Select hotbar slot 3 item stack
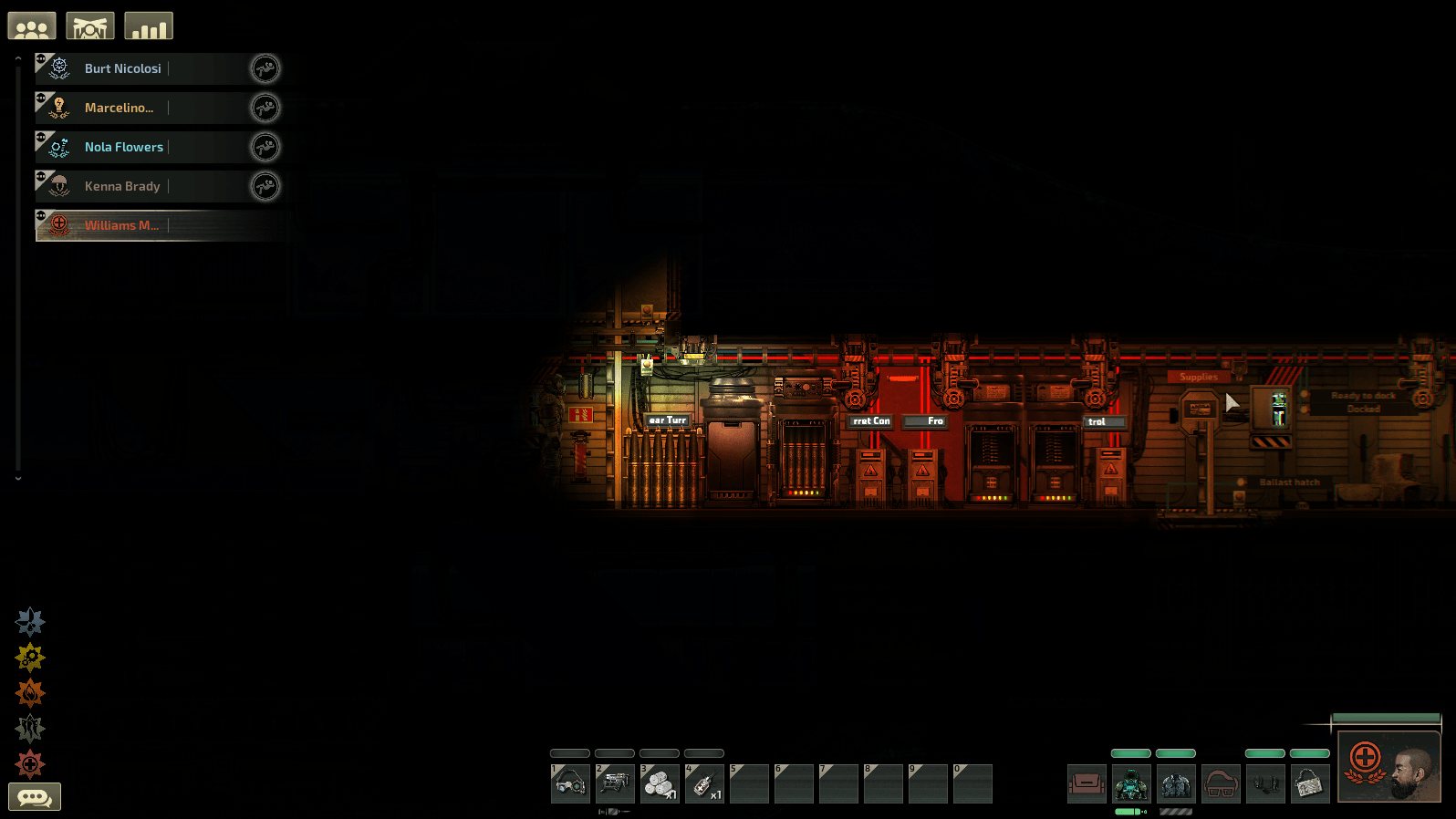 tap(660, 783)
